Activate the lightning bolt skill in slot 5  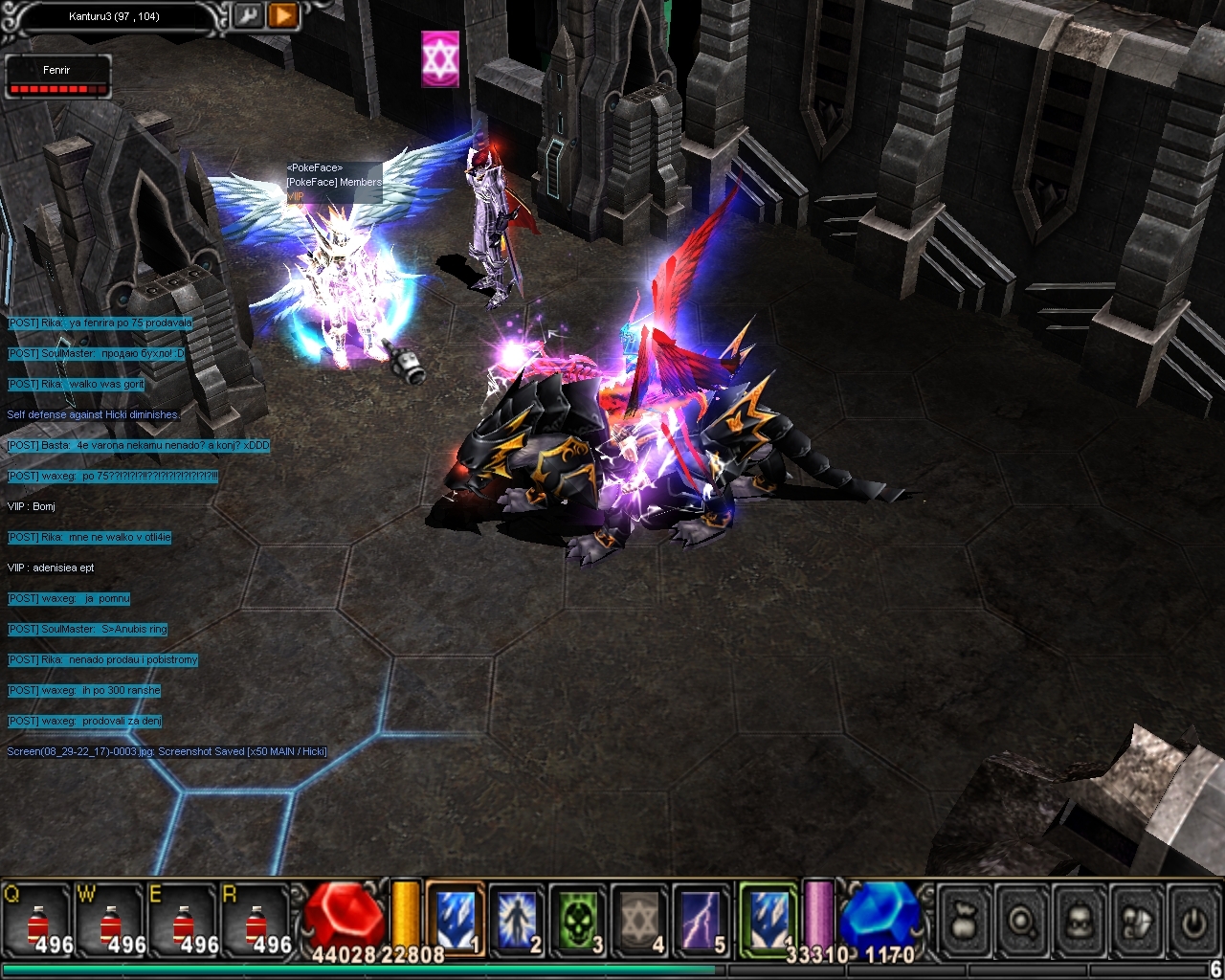(701, 919)
